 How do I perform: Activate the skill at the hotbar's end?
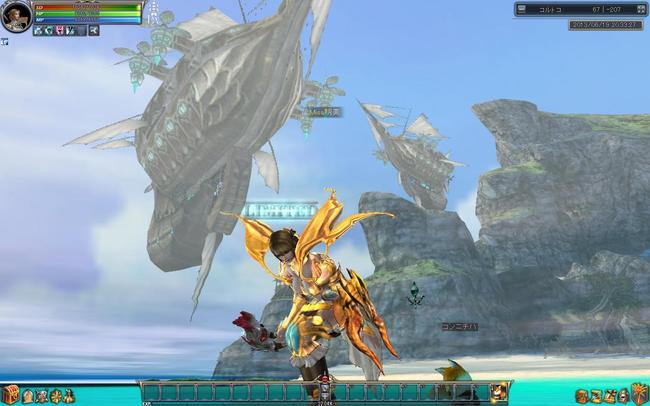[x=497, y=392]
